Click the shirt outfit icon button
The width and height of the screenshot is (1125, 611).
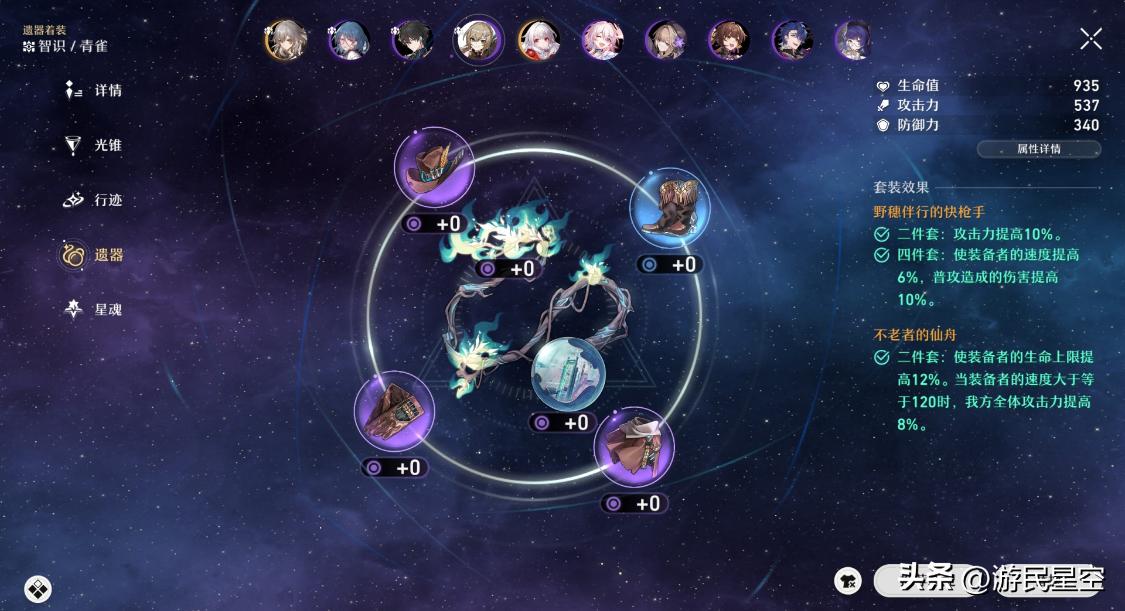(848, 579)
